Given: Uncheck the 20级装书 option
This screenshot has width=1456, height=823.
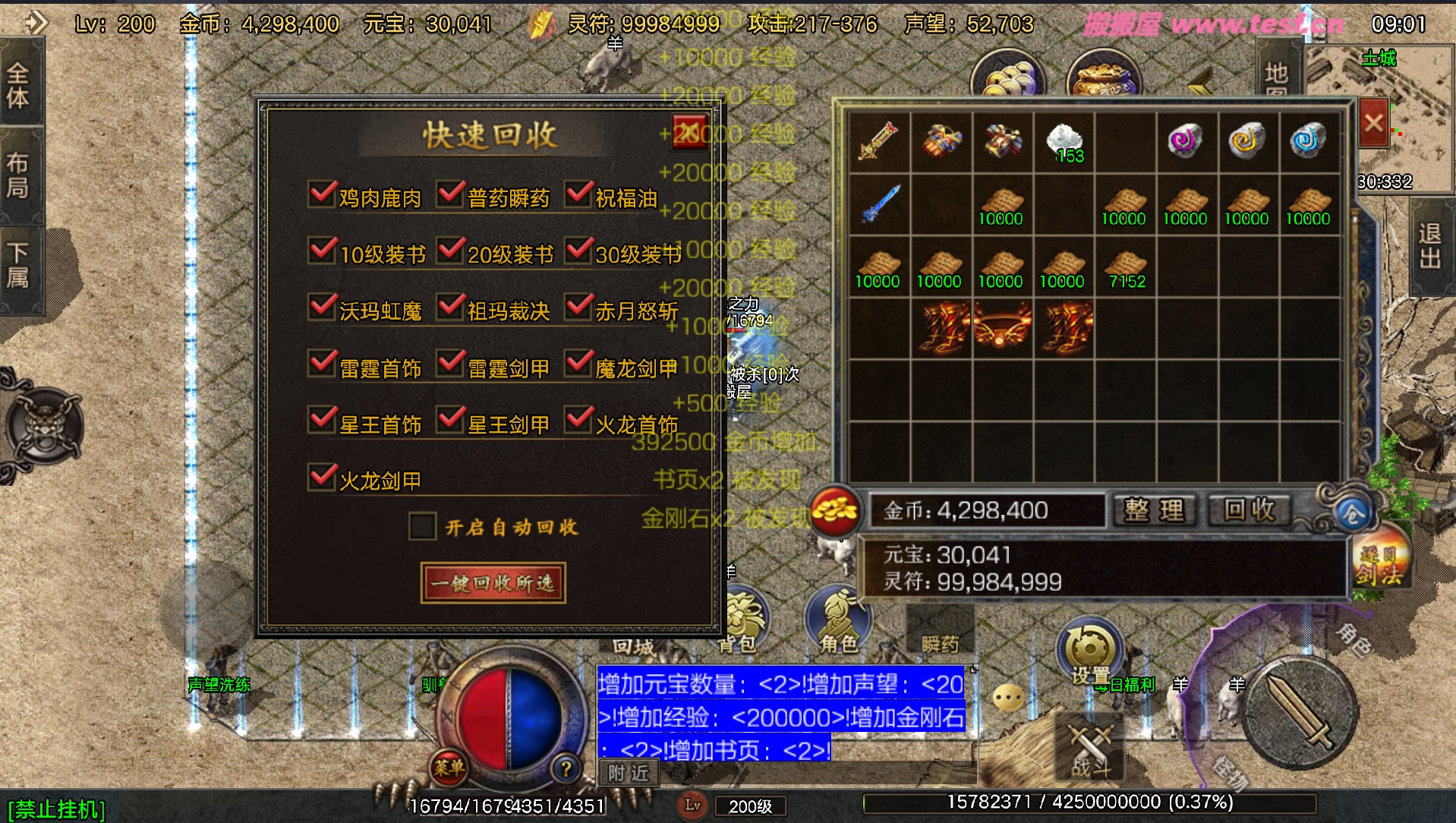Looking at the screenshot, I should [451, 251].
